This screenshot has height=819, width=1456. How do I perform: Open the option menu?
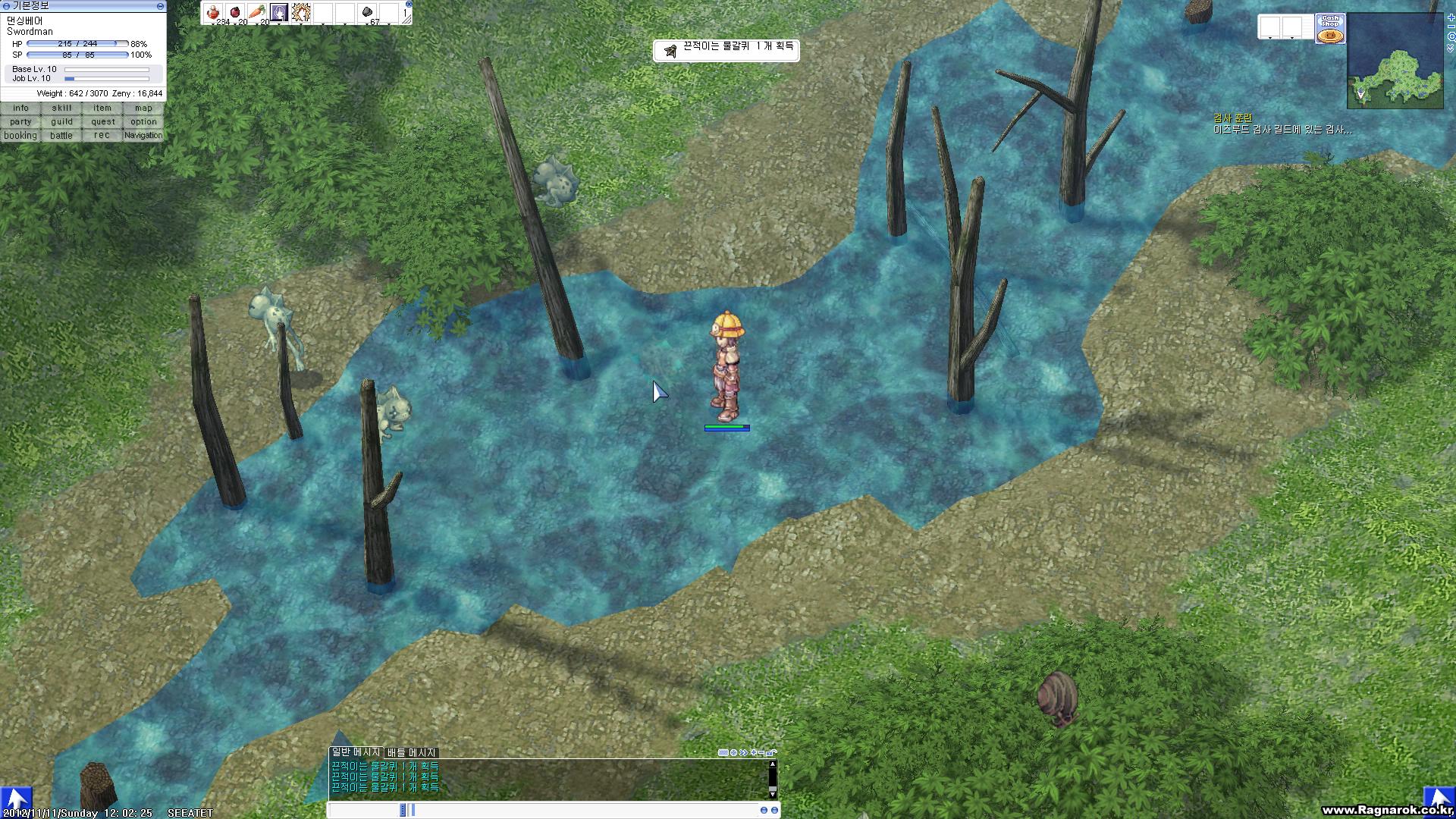pyautogui.click(x=143, y=122)
